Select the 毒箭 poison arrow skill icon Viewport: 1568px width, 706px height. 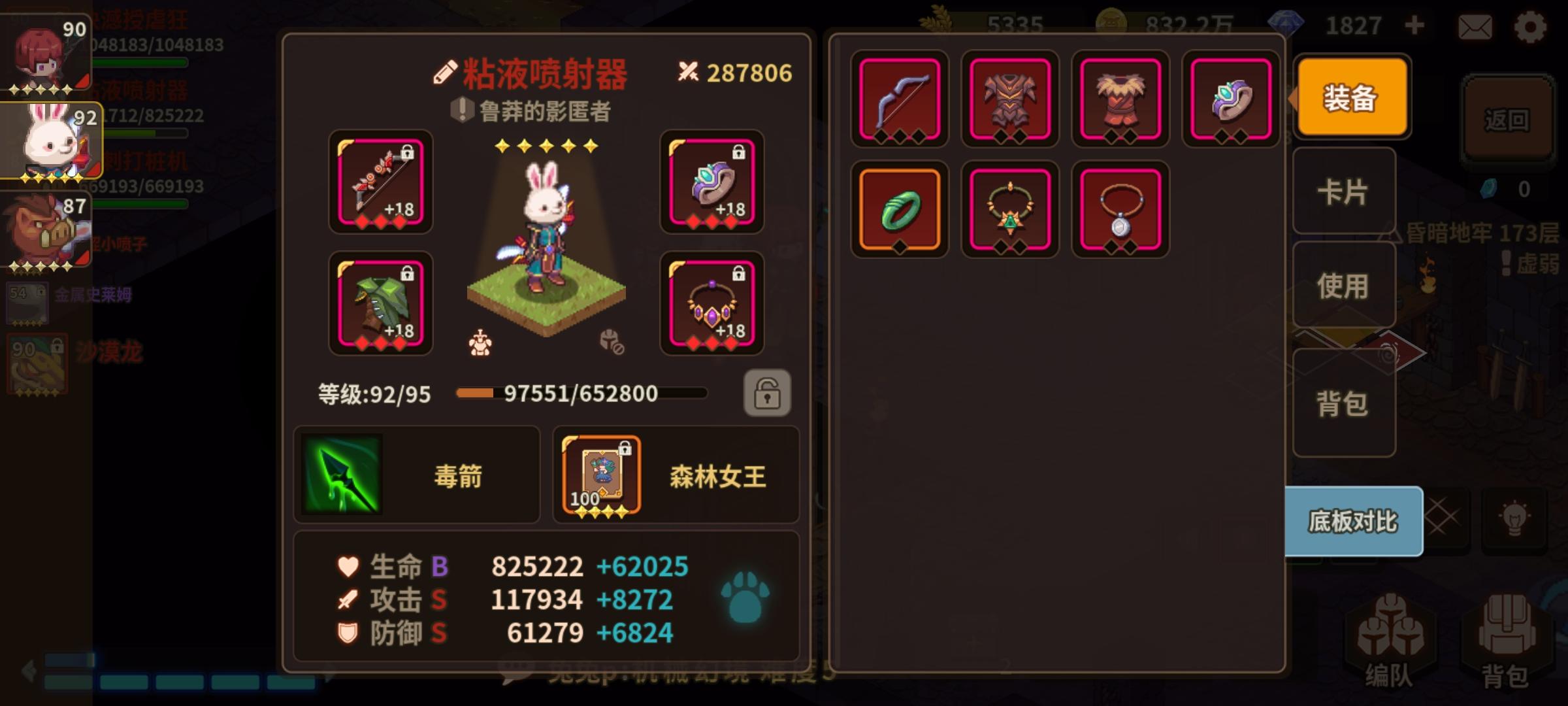pos(342,475)
